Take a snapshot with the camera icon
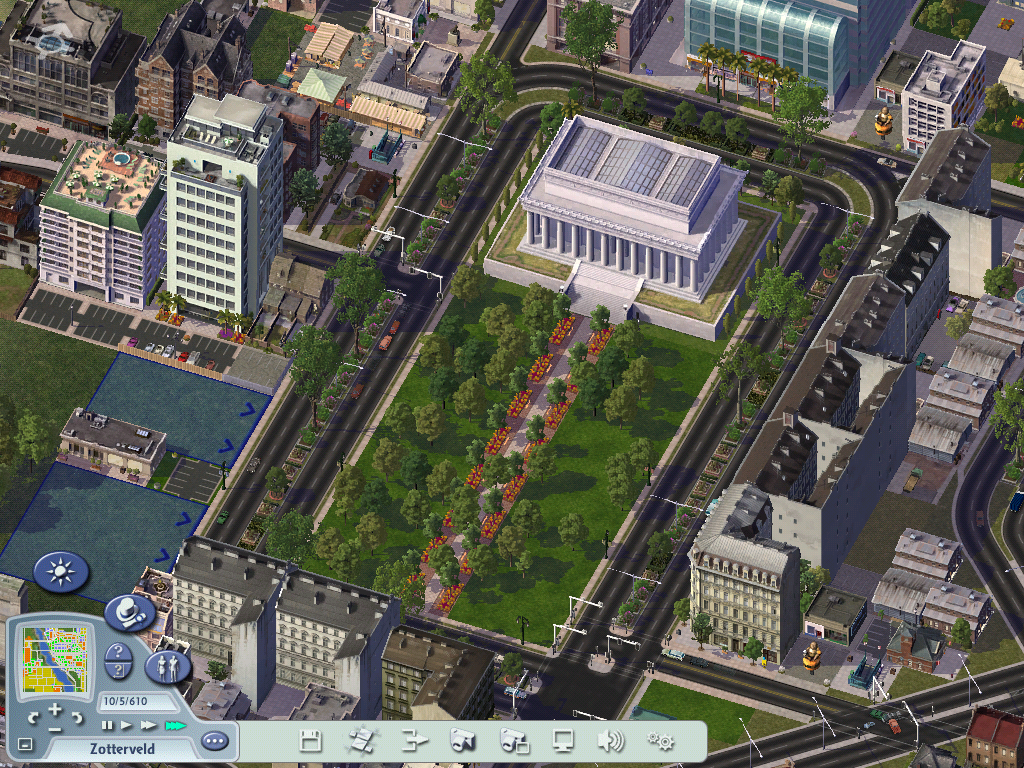Screen dimensions: 1024x768 click(x=462, y=741)
